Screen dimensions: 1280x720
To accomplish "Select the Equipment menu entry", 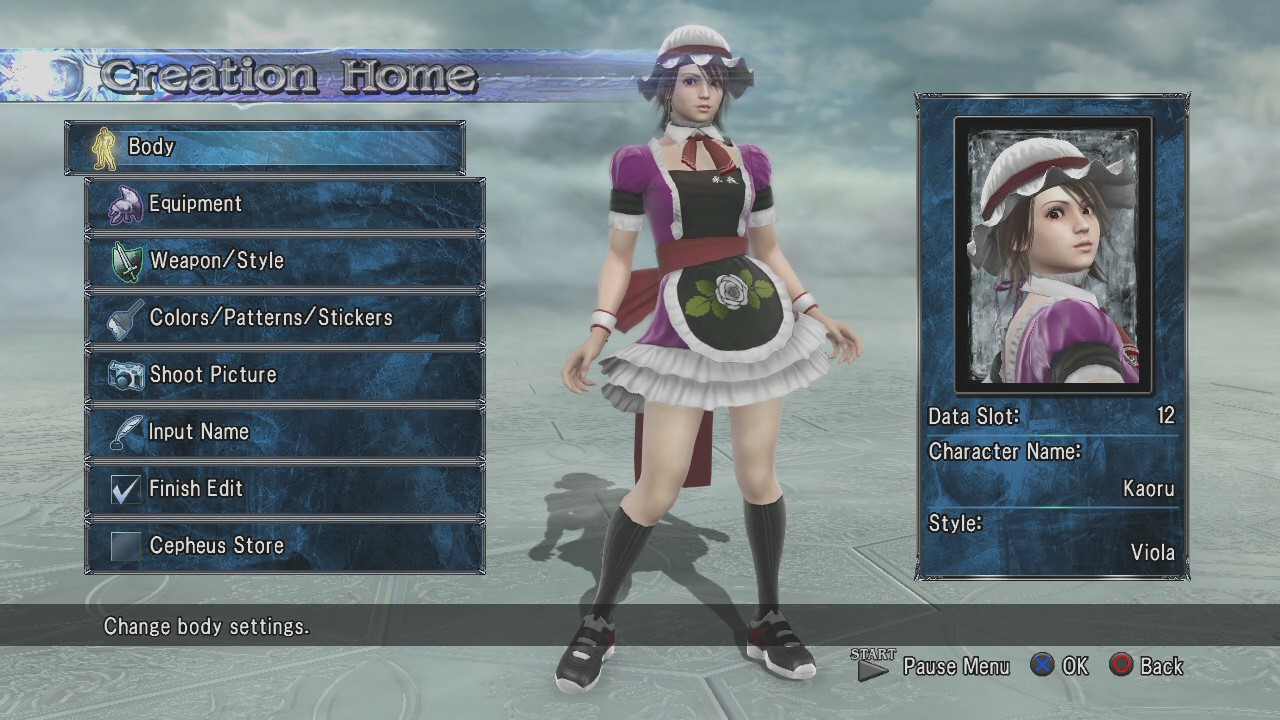I will coord(285,204).
